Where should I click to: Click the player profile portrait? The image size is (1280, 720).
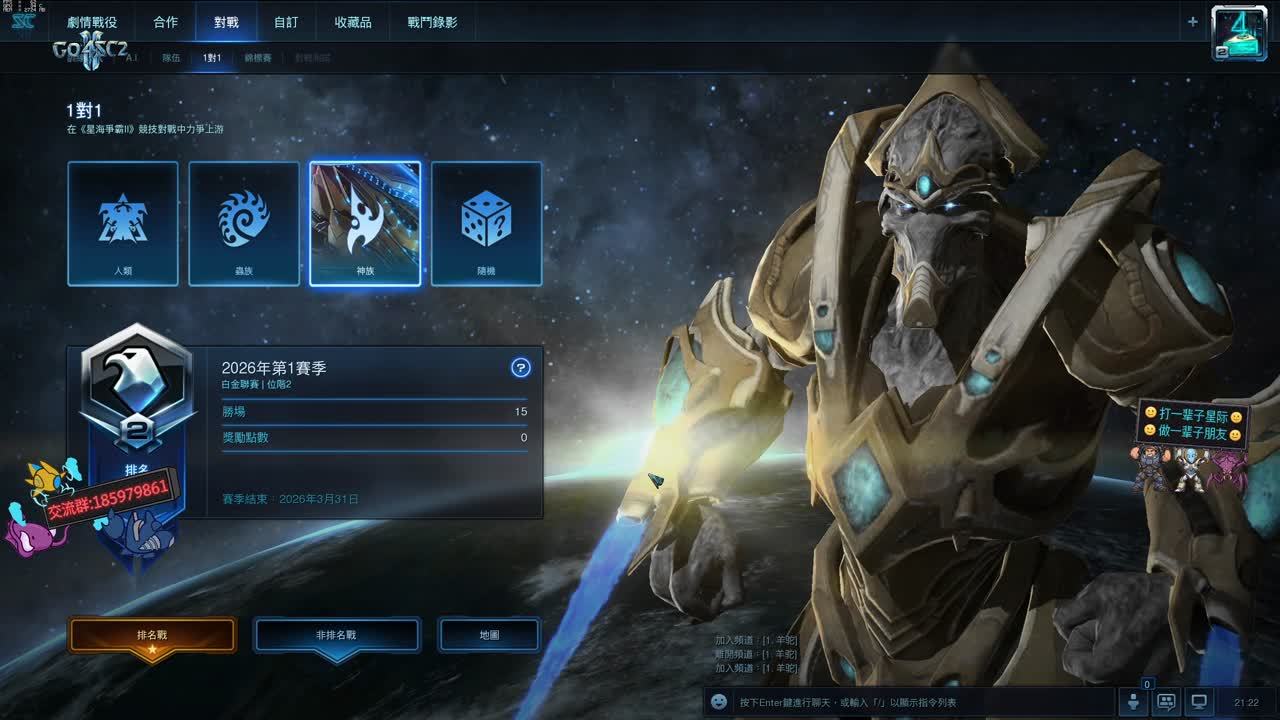(1239, 33)
